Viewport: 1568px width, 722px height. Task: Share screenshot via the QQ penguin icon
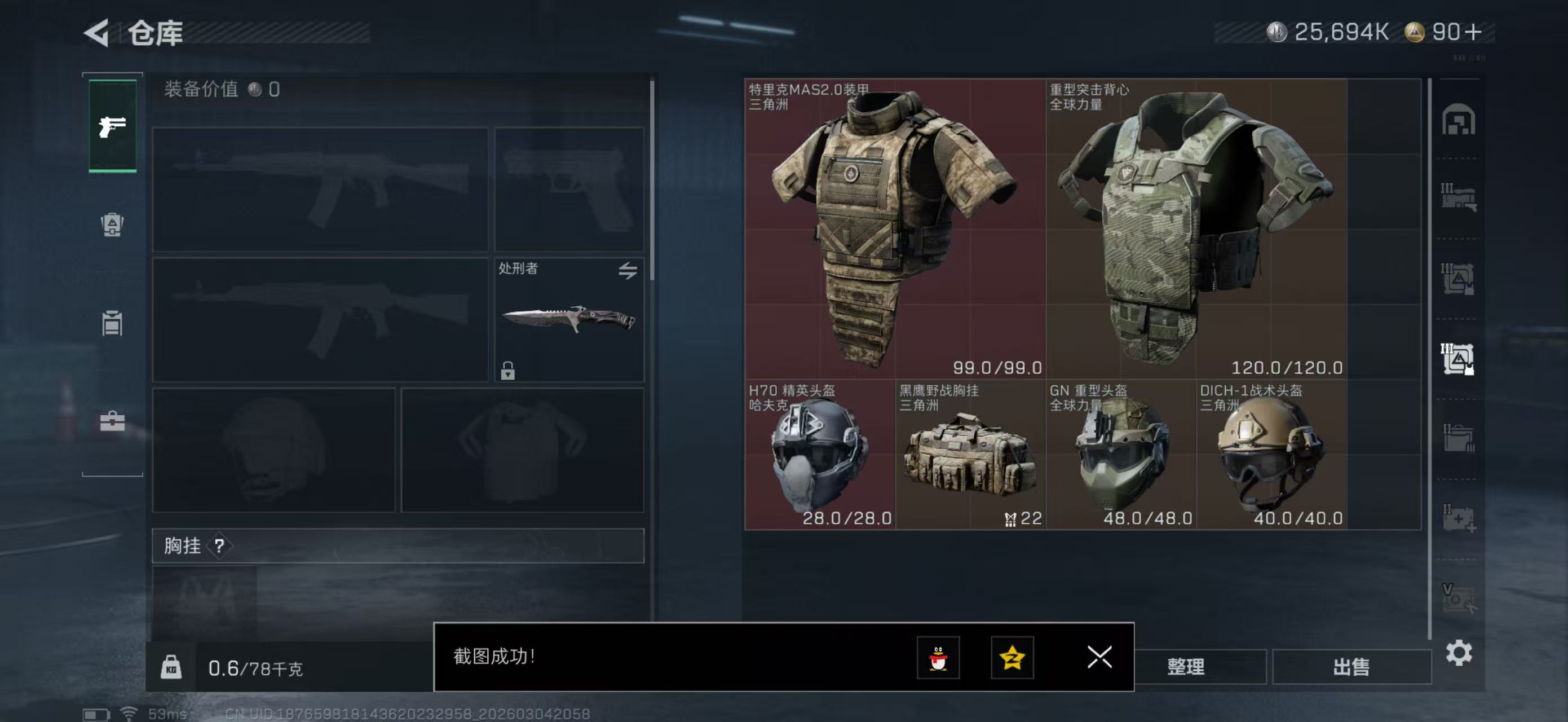(x=938, y=658)
